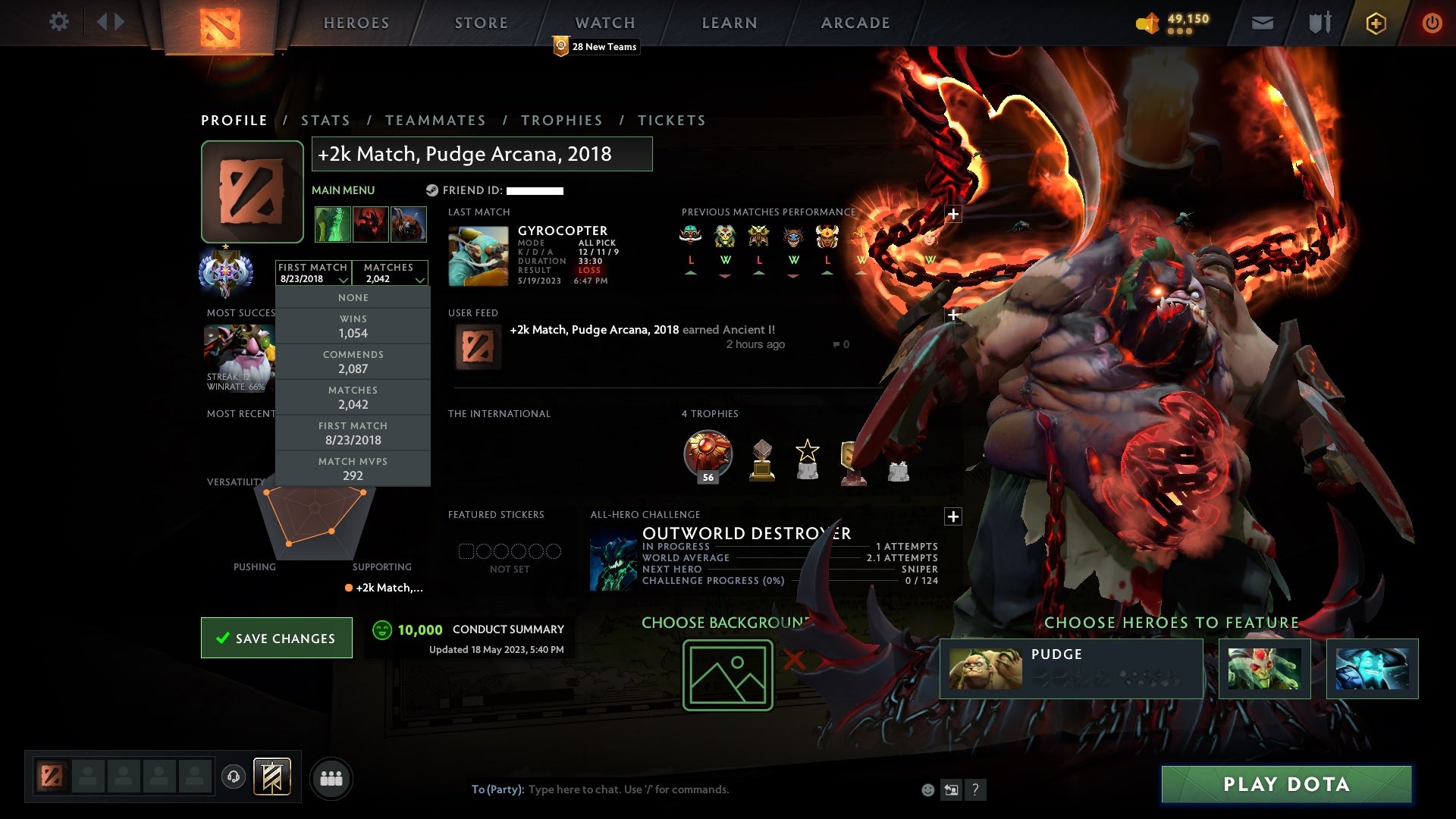This screenshot has width=1456, height=819.
Task: Open the ARCADE menu item
Action: coord(855,23)
